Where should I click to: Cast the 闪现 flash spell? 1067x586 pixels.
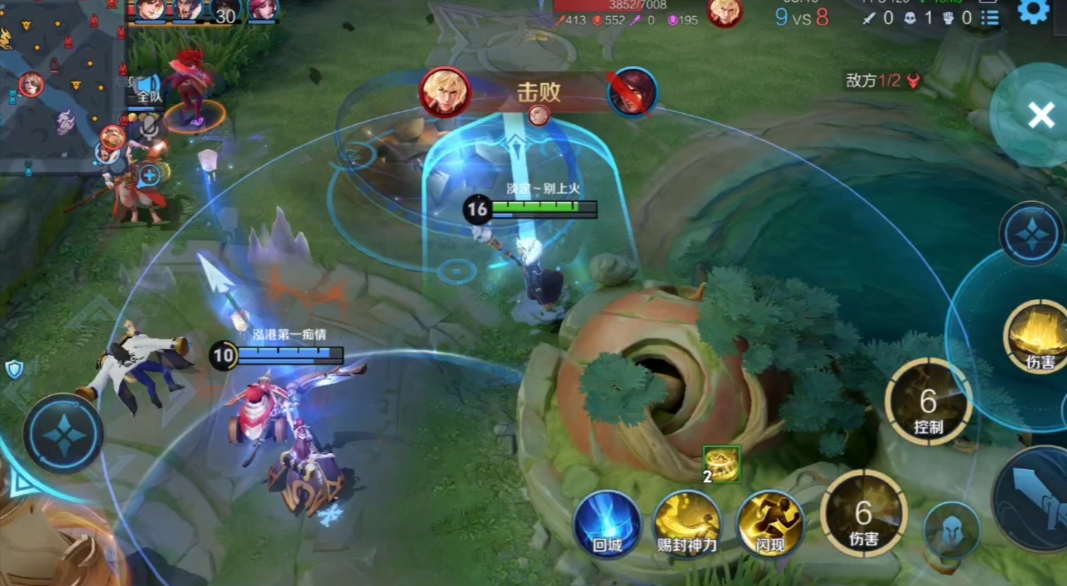pyautogui.click(x=770, y=522)
